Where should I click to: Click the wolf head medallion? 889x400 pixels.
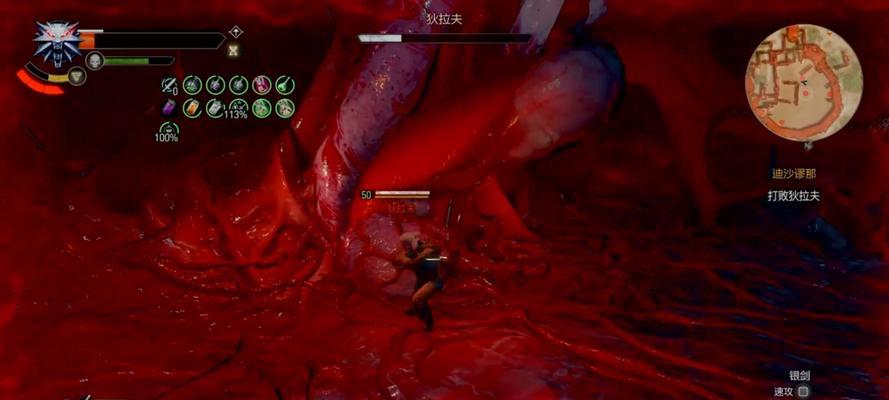[56, 42]
